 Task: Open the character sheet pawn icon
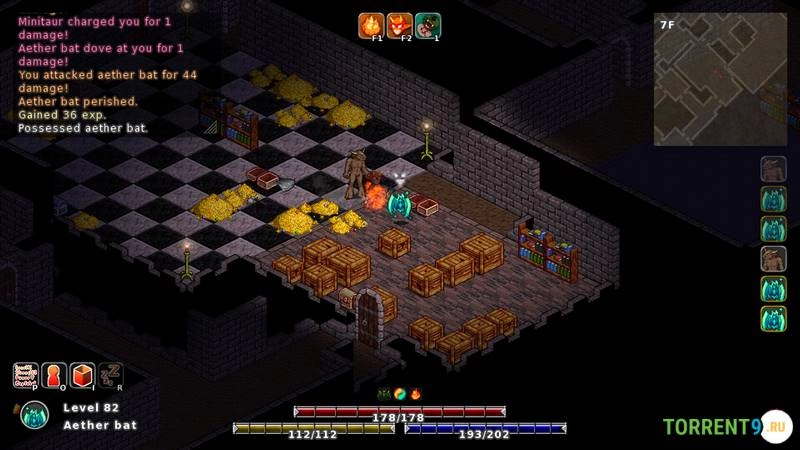[54, 375]
